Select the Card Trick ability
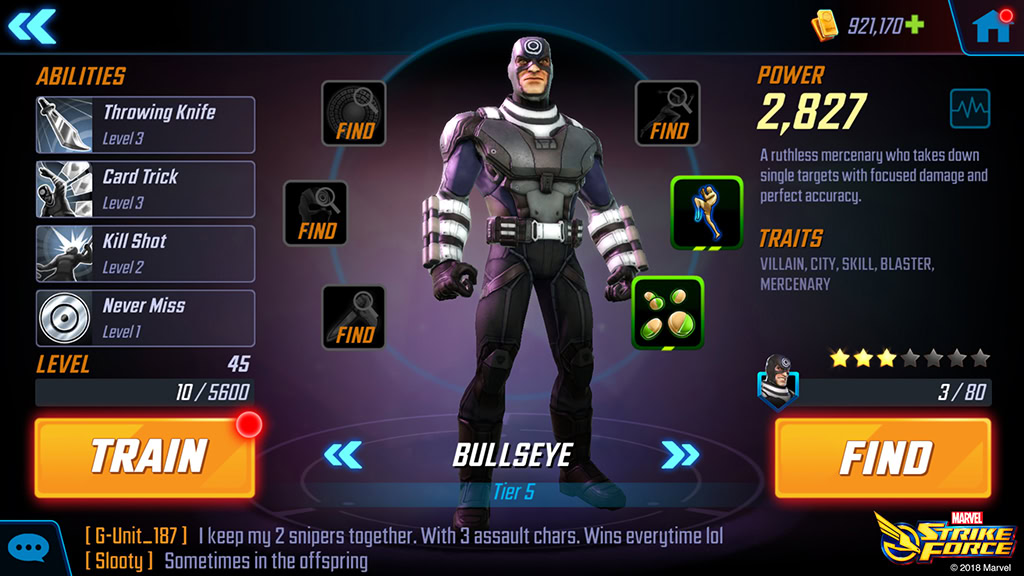 click(146, 188)
